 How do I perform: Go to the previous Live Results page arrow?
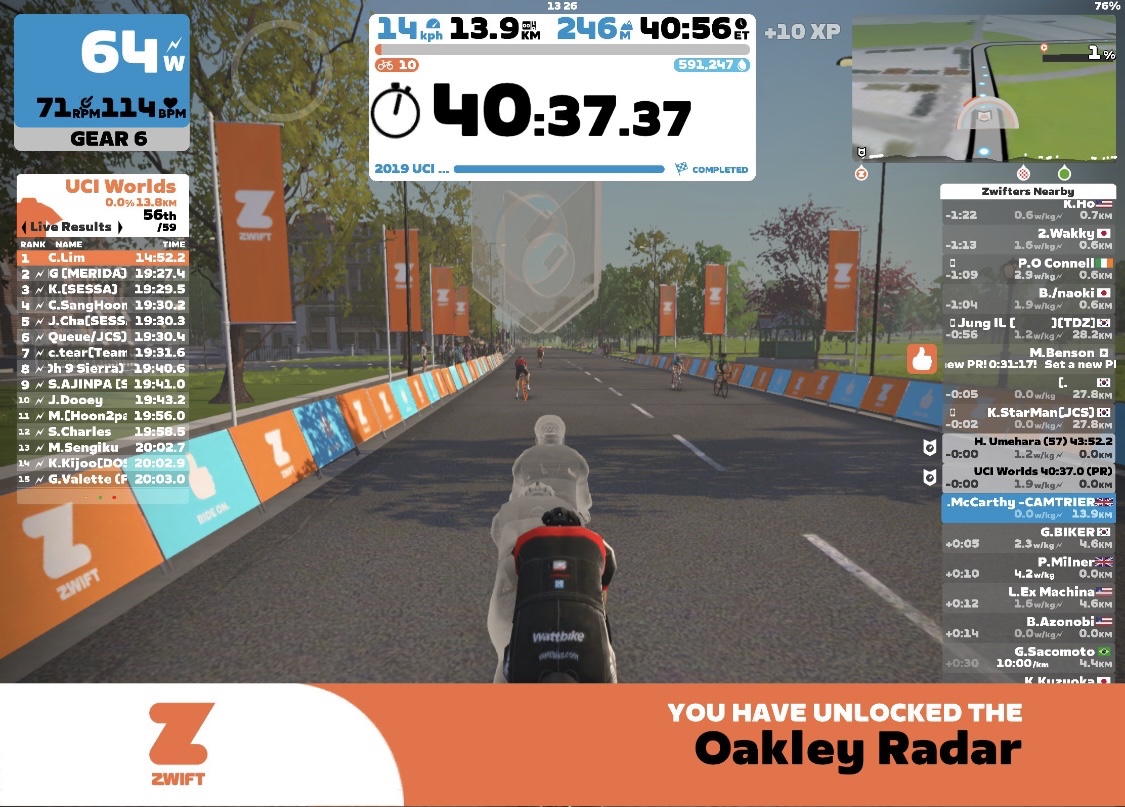click(25, 227)
